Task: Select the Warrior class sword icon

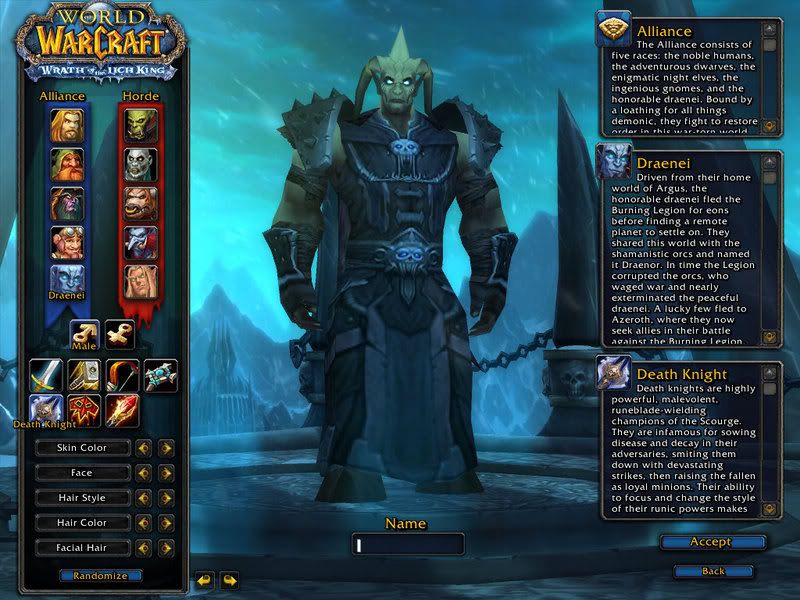Action: pos(46,375)
